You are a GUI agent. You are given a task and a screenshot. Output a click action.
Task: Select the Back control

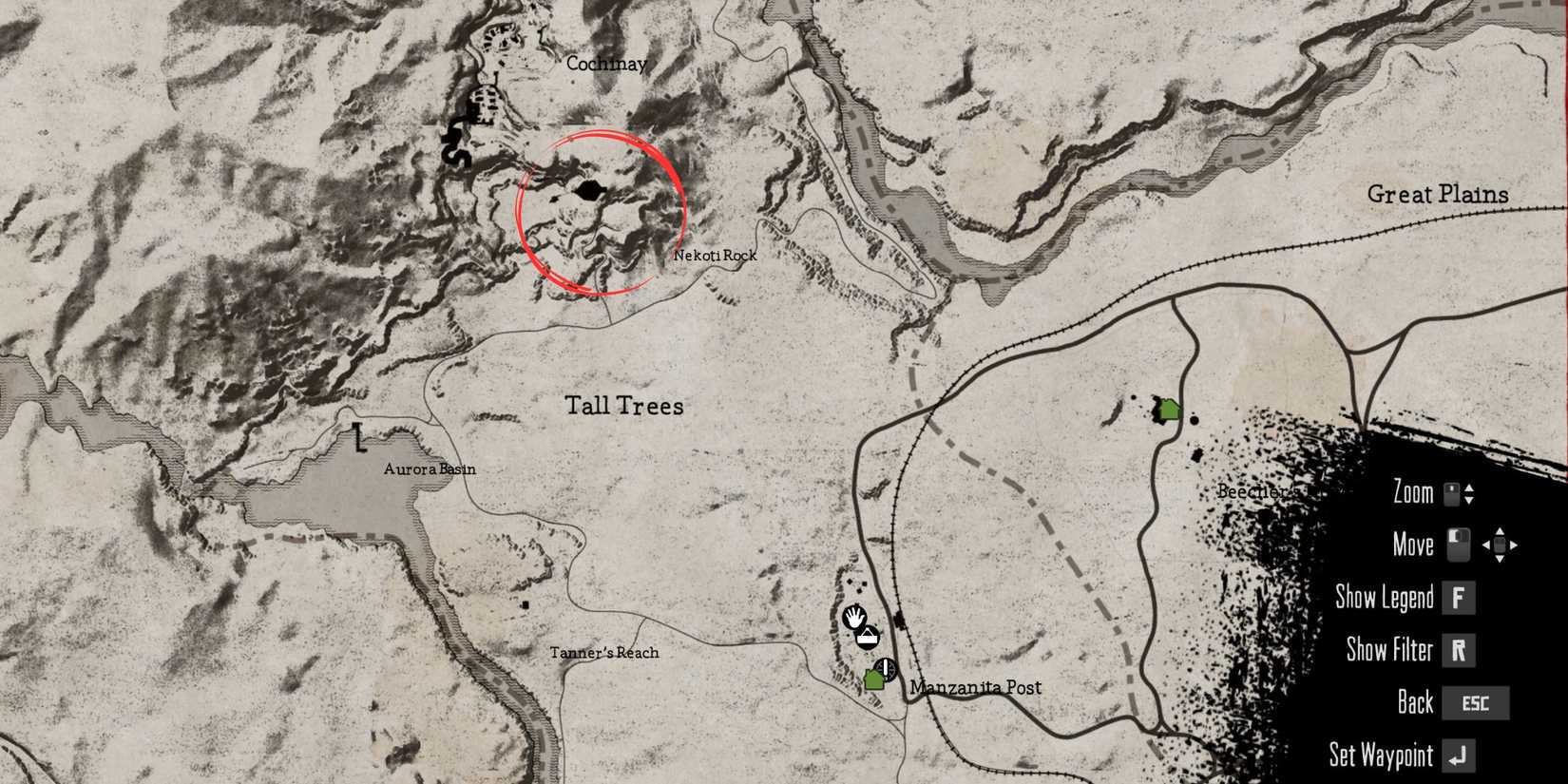pyautogui.click(x=1414, y=703)
